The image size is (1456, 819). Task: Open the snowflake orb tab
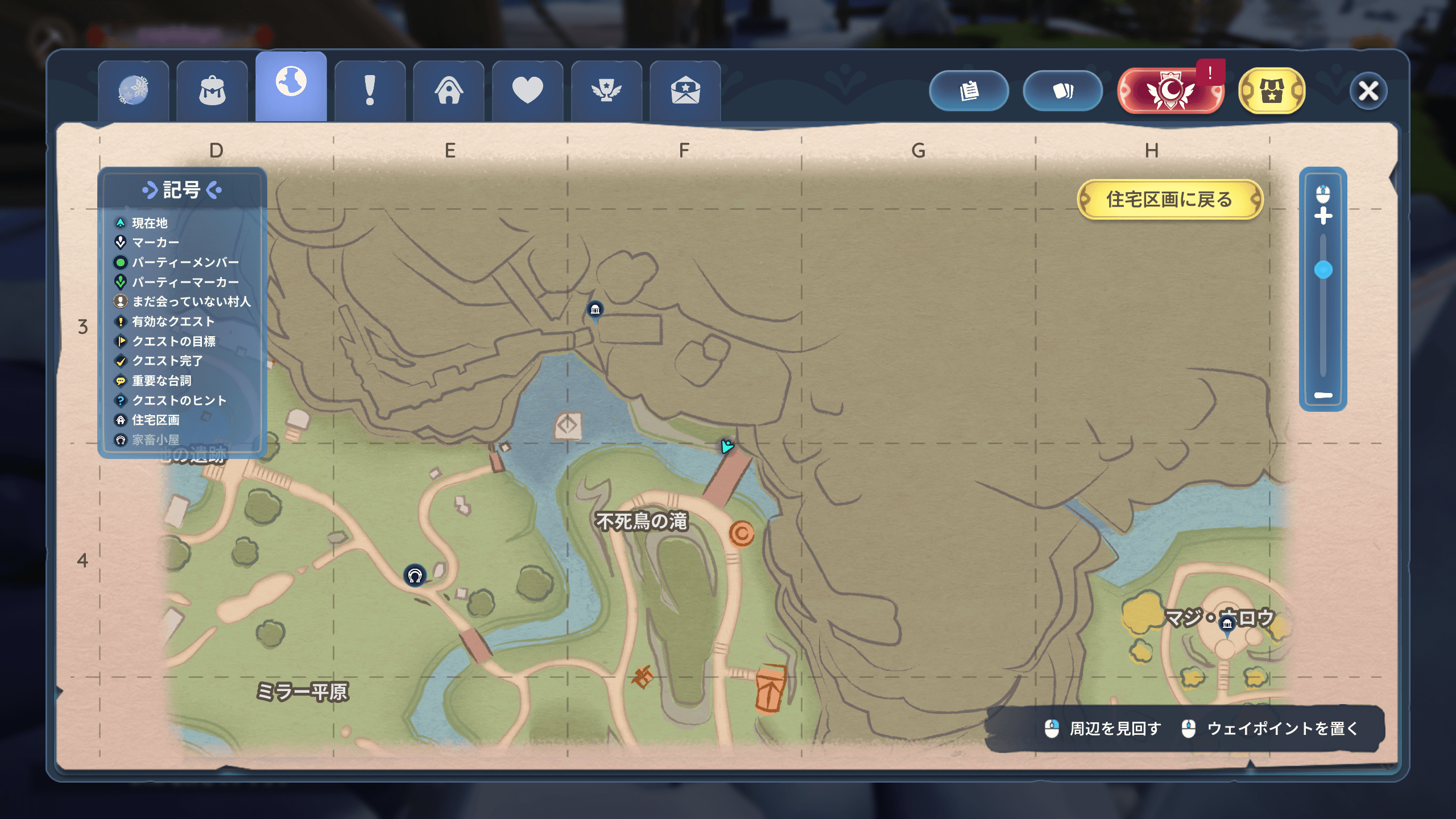(134, 91)
